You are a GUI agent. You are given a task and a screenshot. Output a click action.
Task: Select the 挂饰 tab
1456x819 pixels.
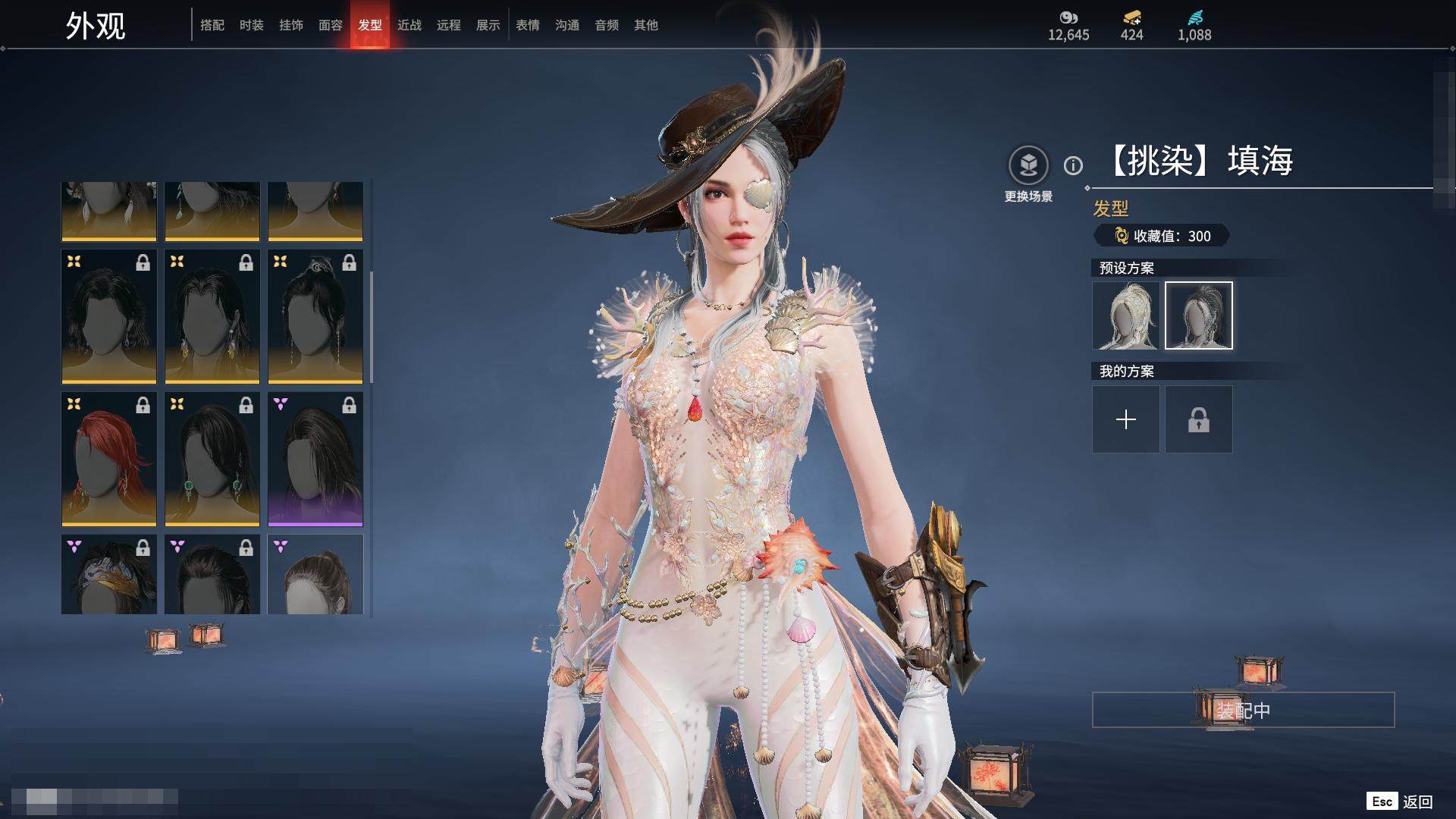[291, 25]
